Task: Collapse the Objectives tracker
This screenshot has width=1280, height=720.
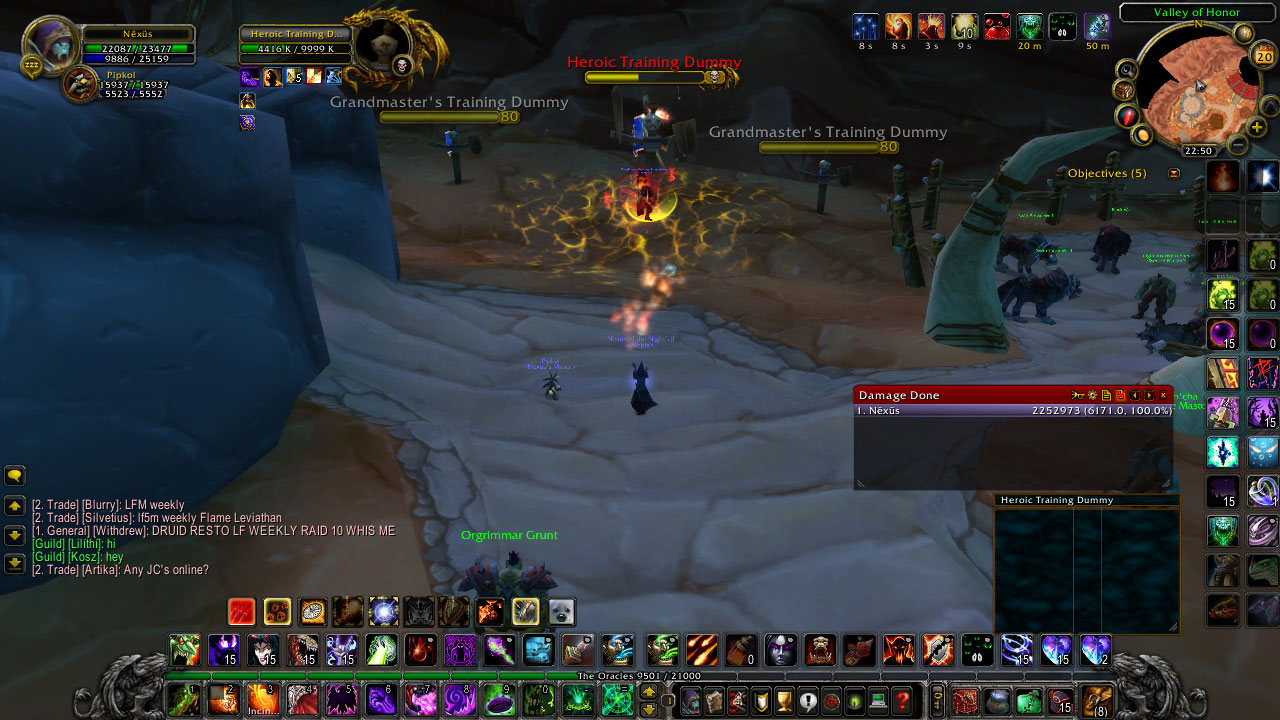Action: [x=1174, y=173]
